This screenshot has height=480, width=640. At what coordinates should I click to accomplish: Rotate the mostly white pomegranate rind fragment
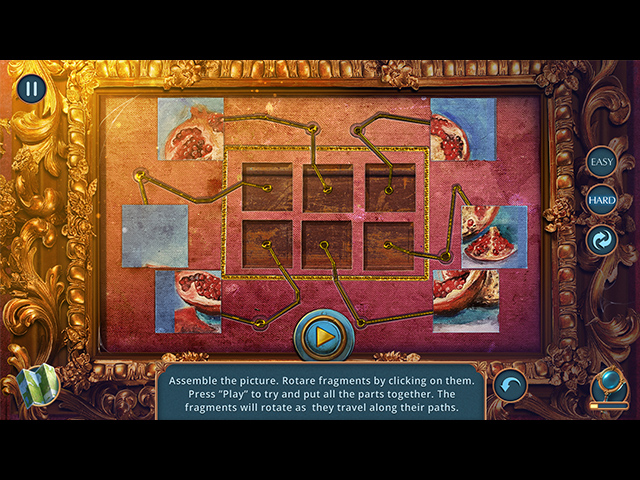(465, 301)
